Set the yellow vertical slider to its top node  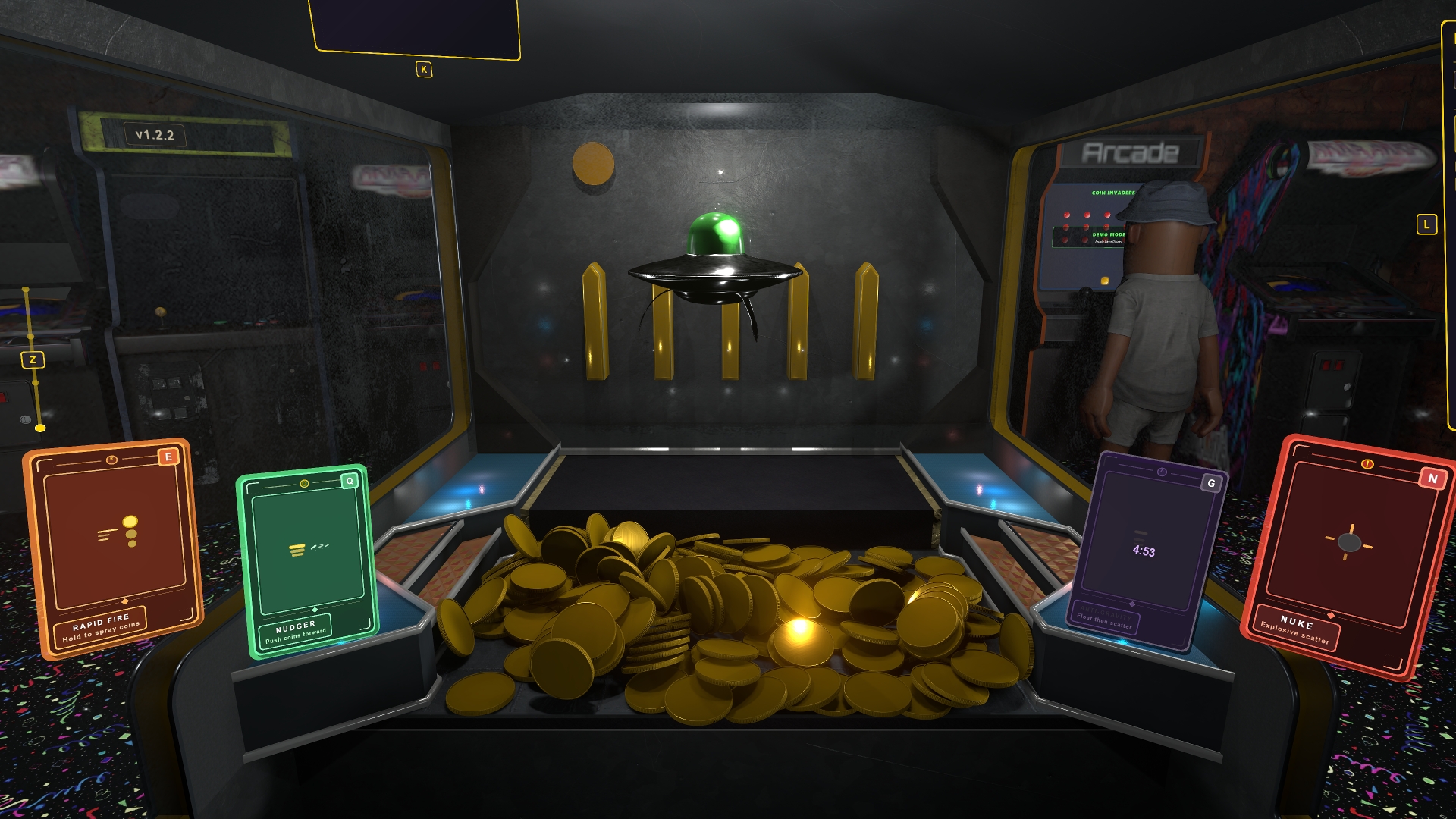(26, 290)
